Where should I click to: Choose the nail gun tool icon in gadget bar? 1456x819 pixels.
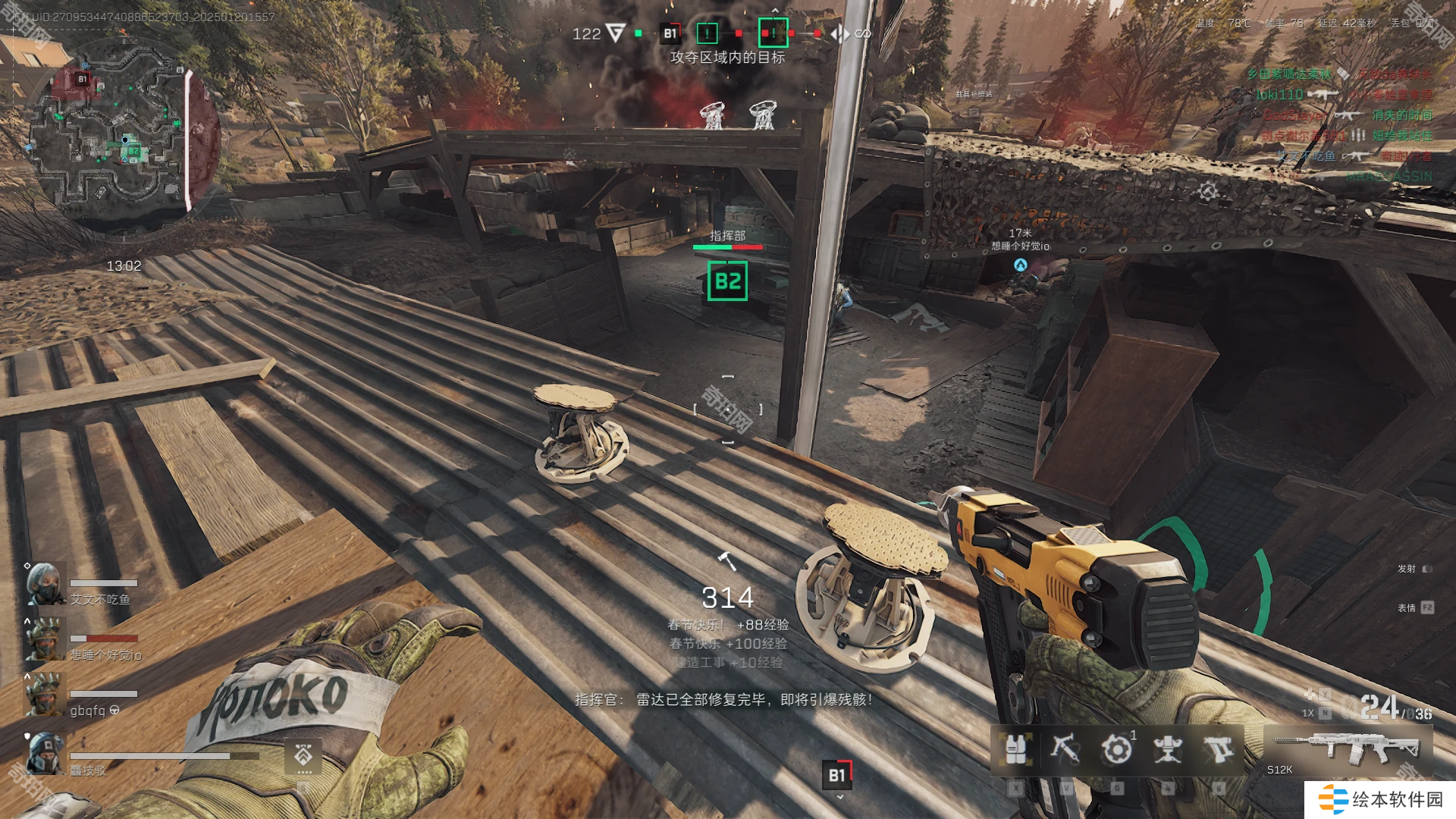[x=1219, y=749]
